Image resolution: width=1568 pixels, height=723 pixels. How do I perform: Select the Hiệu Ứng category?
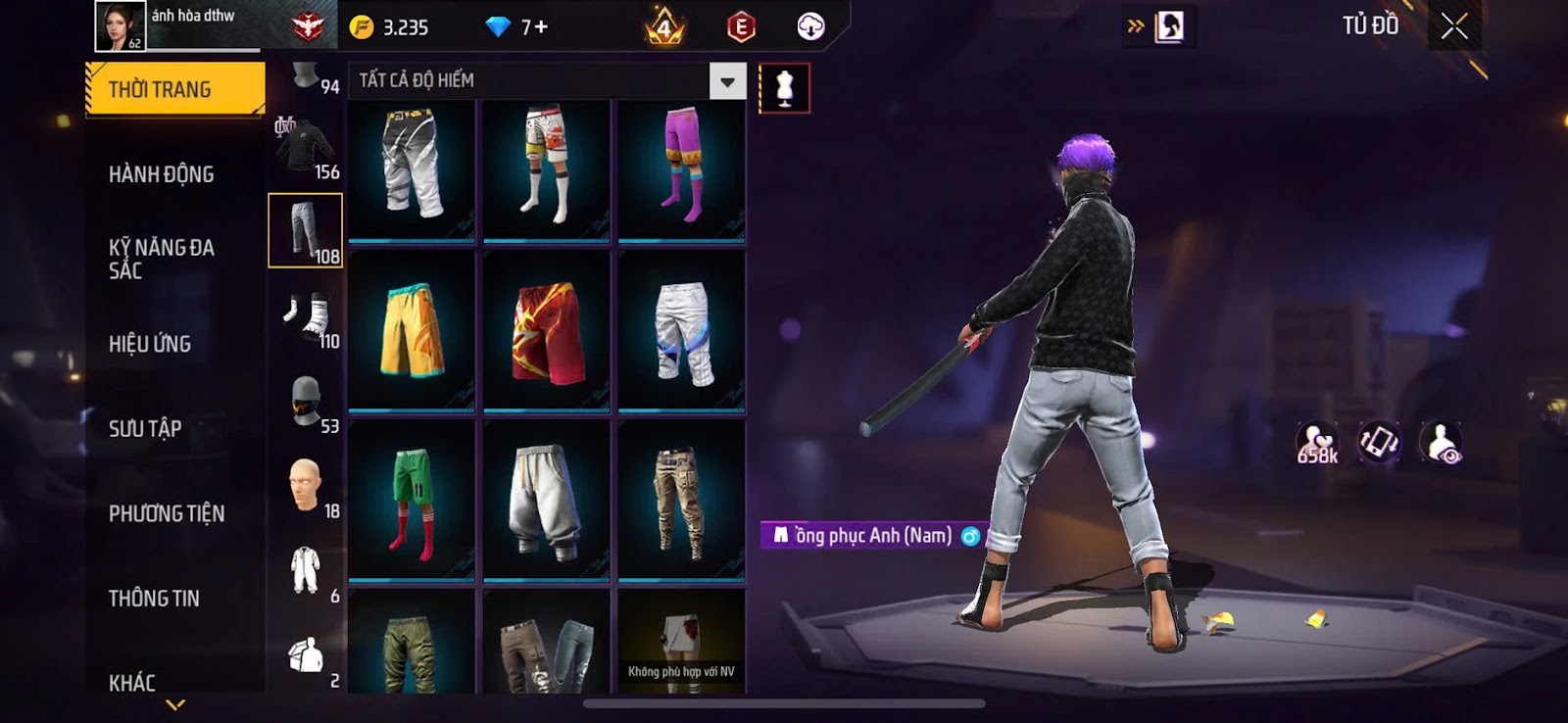150,344
